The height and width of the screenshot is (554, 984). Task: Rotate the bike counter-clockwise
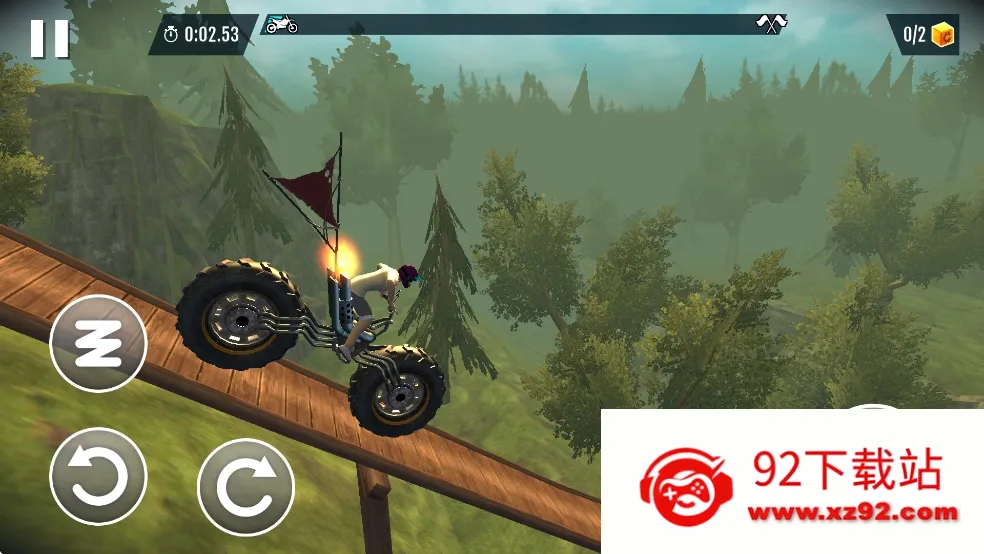pyautogui.click(x=98, y=476)
